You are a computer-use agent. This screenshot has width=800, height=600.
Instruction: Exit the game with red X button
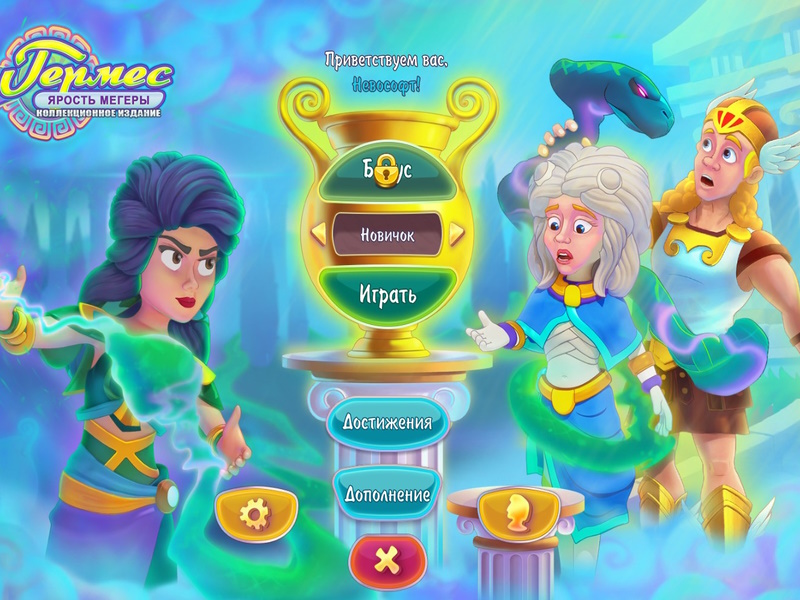coord(387,561)
